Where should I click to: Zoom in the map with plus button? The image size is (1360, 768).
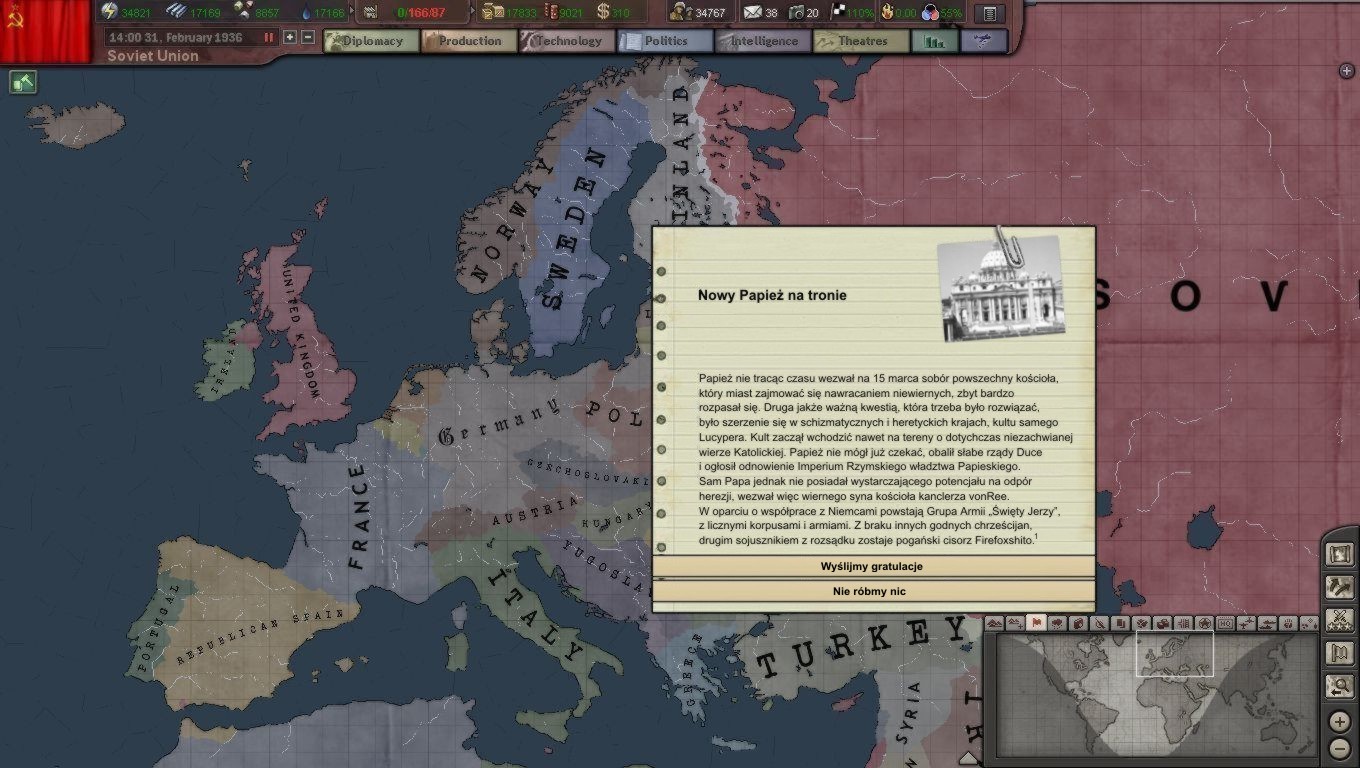point(1340,721)
